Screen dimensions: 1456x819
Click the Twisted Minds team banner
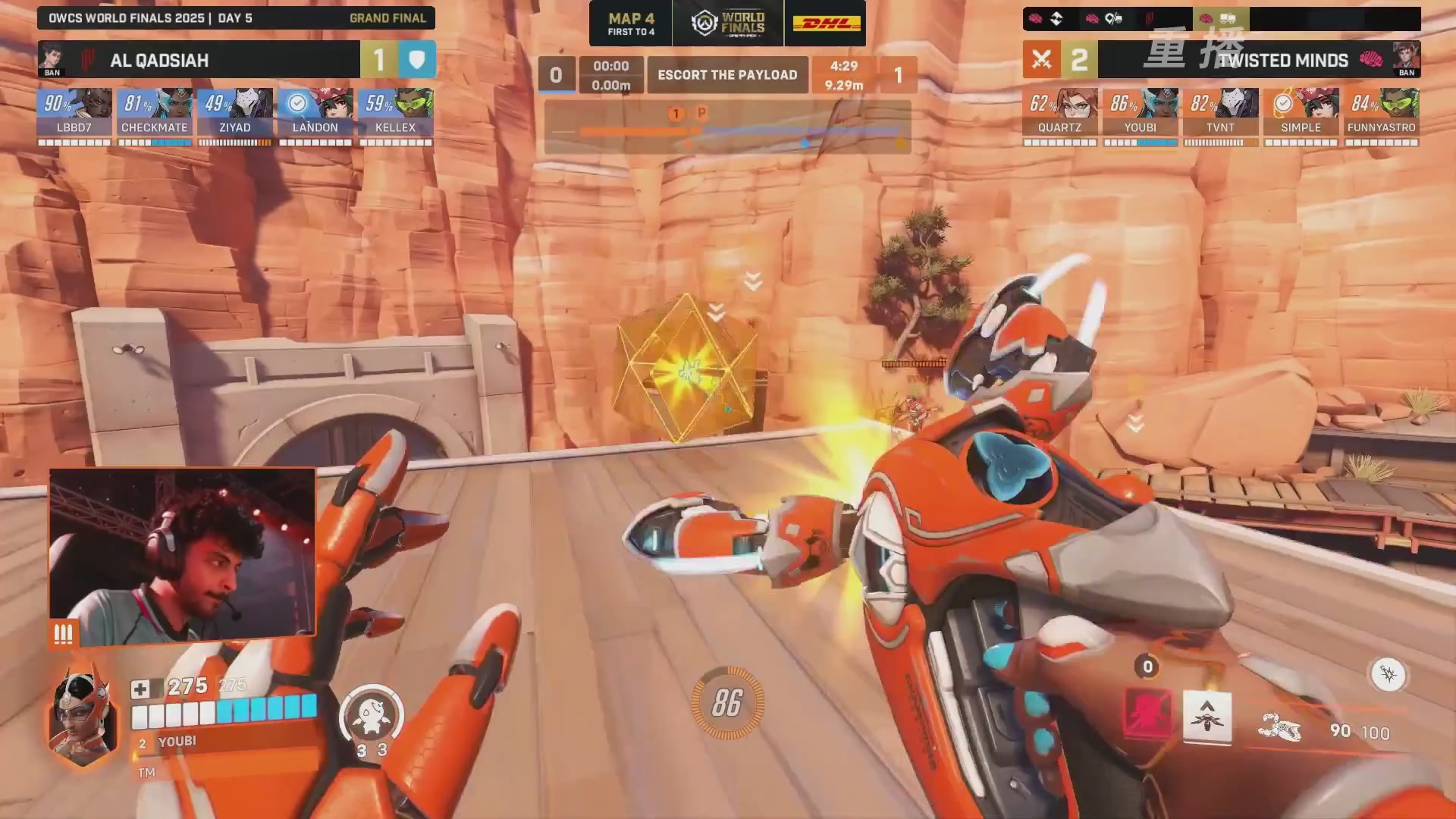(1259, 60)
